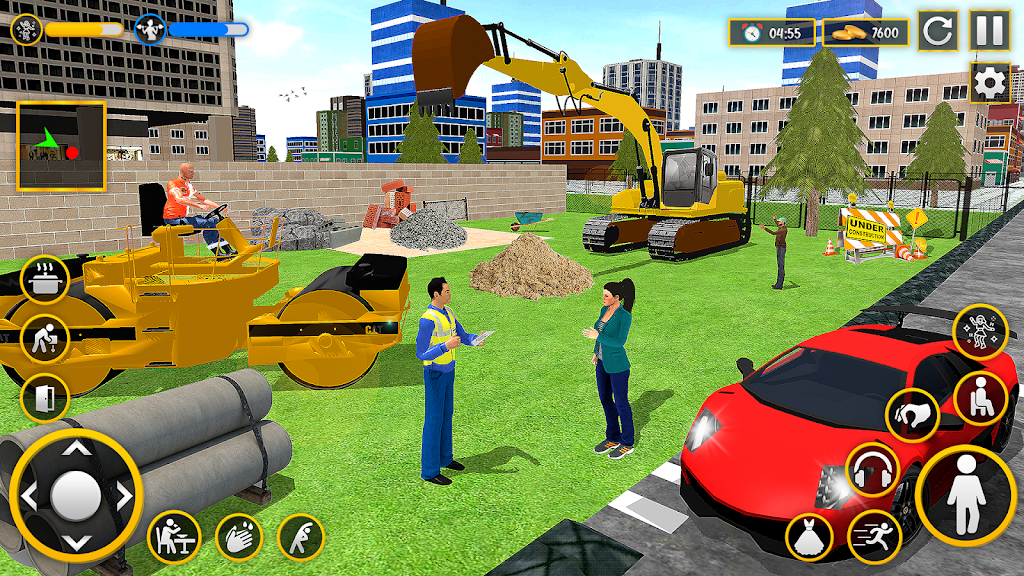Trigger the stretching exercise icon
Screen dimensions: 1024x576
[301, 537]
